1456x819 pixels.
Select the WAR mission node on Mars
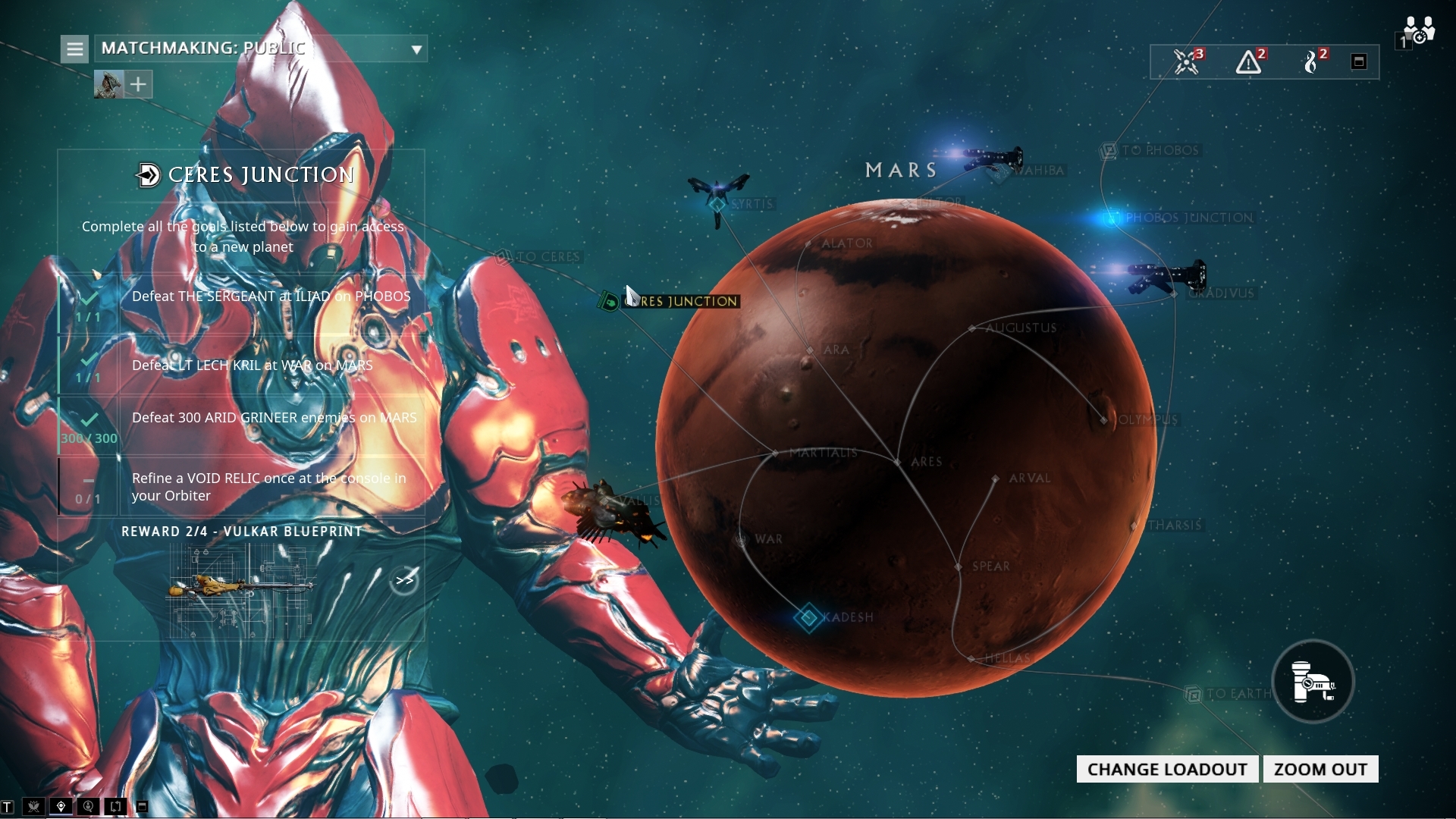click(742, 538)
